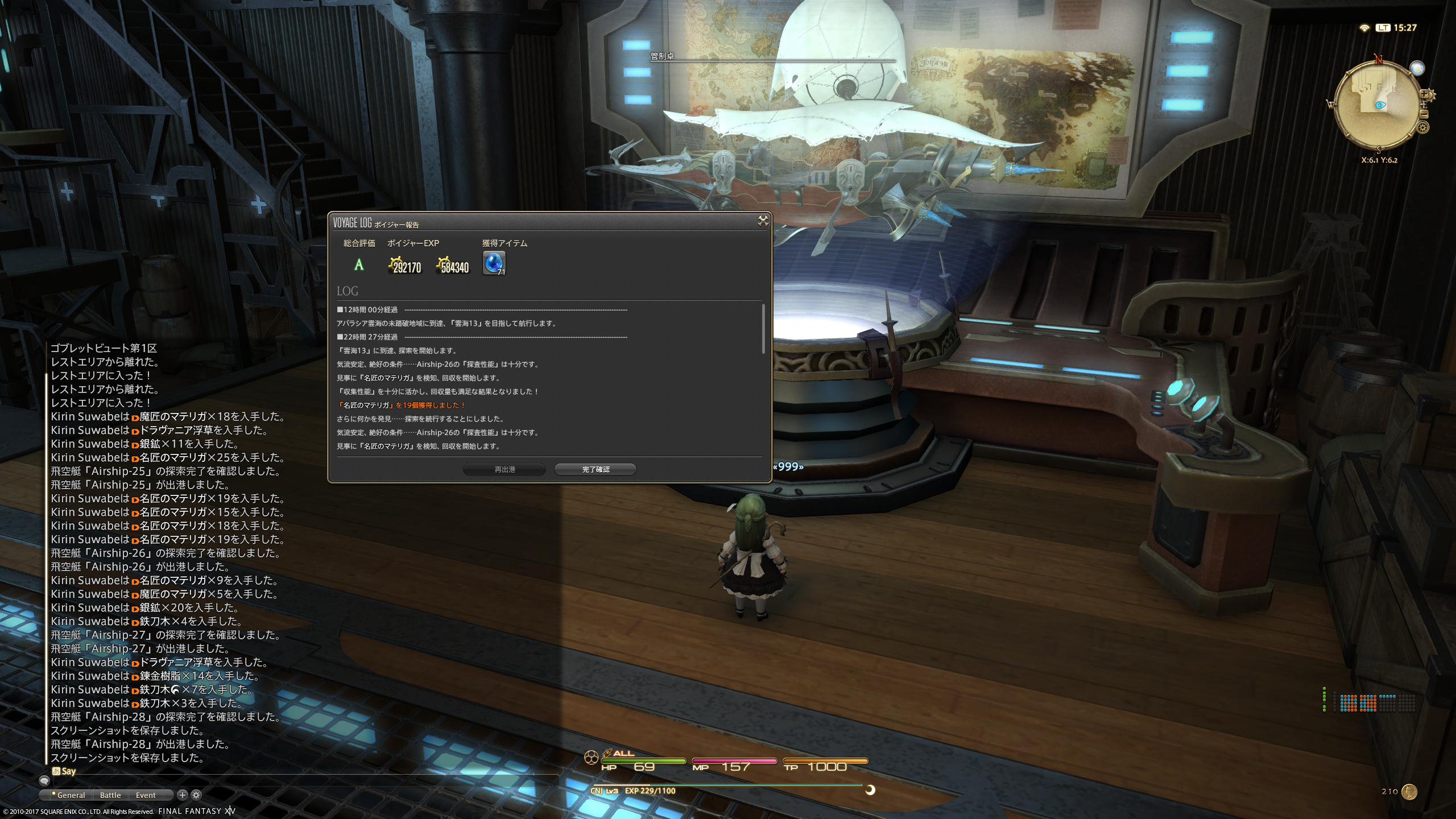Screen dimensions: 1456x819
Task: Open minimap settings gear
Action: pos(1423,127)
